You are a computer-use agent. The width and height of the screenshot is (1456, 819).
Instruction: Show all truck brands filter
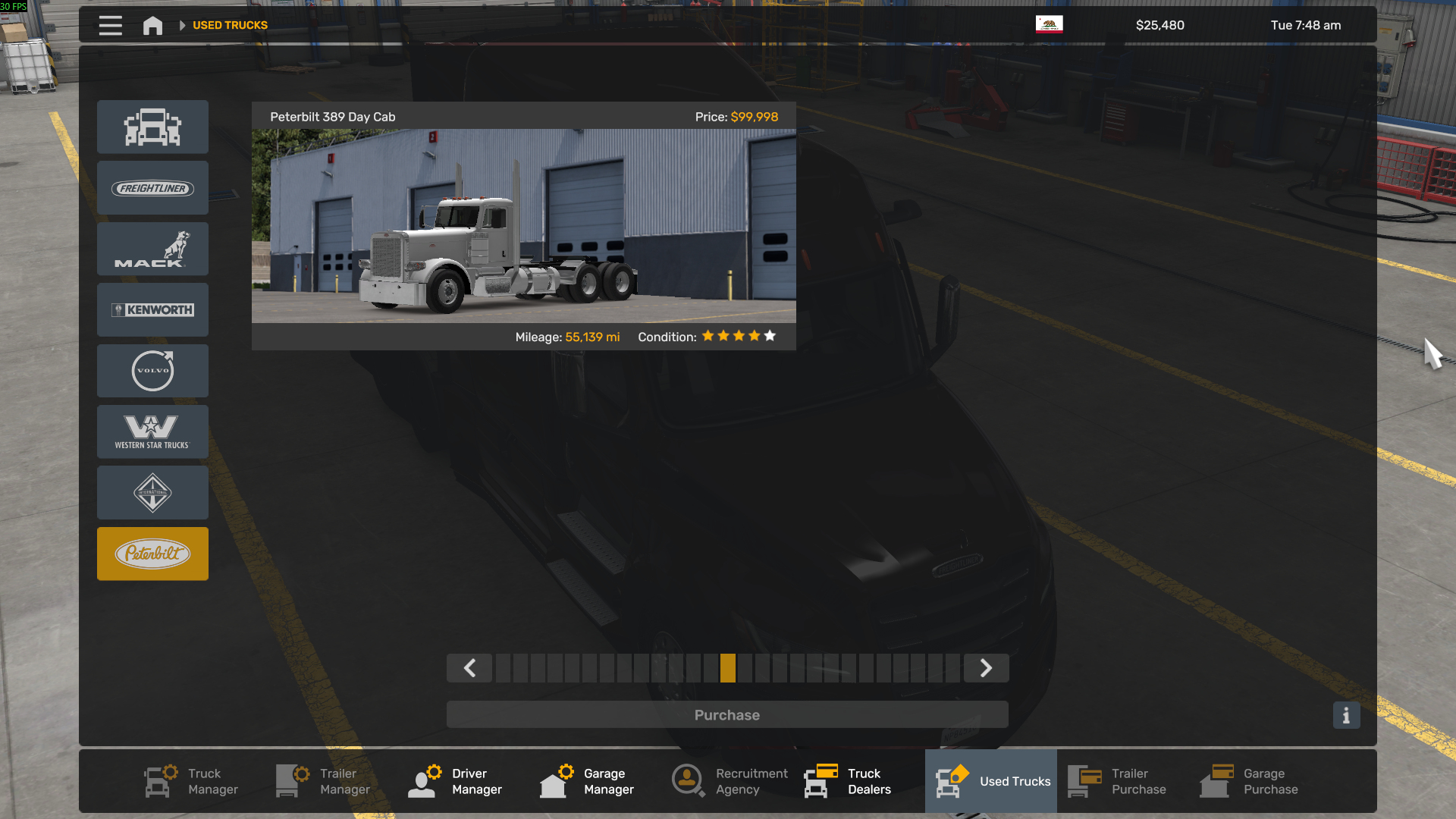click(152, 127)
